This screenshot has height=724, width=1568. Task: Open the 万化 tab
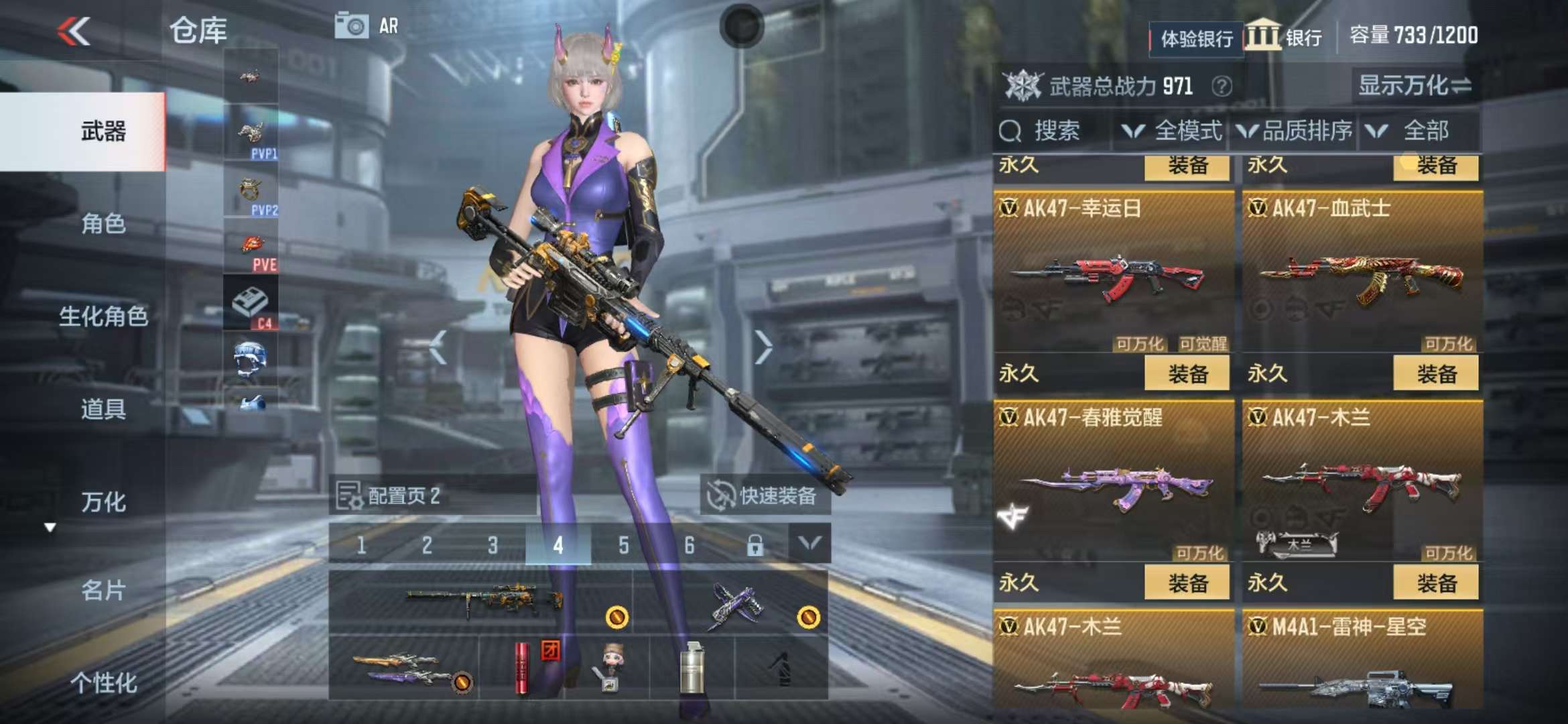(103, 501)
